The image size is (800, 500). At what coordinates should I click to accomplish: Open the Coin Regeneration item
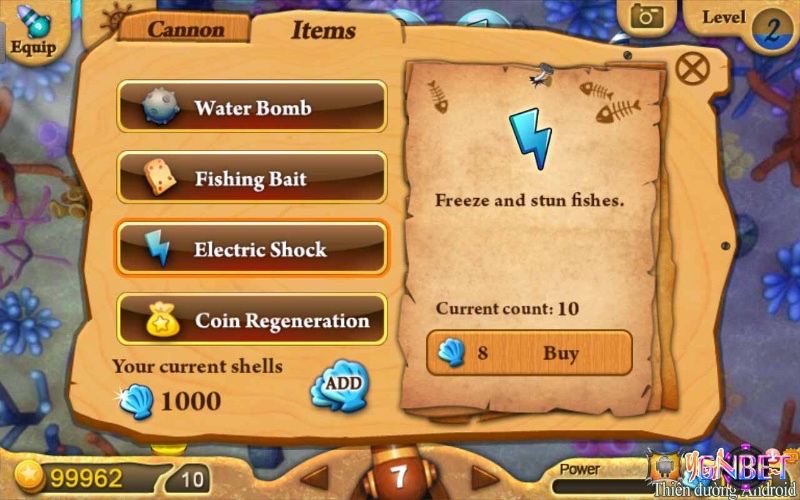point(252,320)
